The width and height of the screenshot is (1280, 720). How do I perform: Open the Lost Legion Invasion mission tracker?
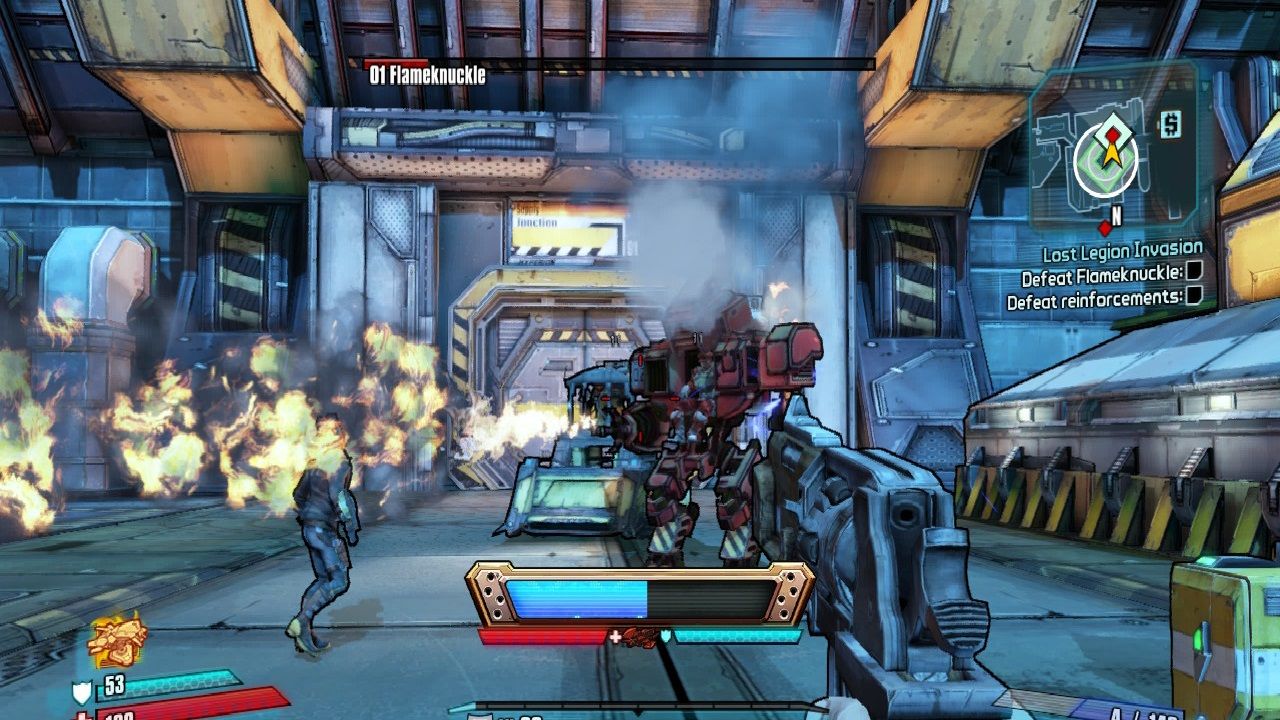pos(1122,252)
